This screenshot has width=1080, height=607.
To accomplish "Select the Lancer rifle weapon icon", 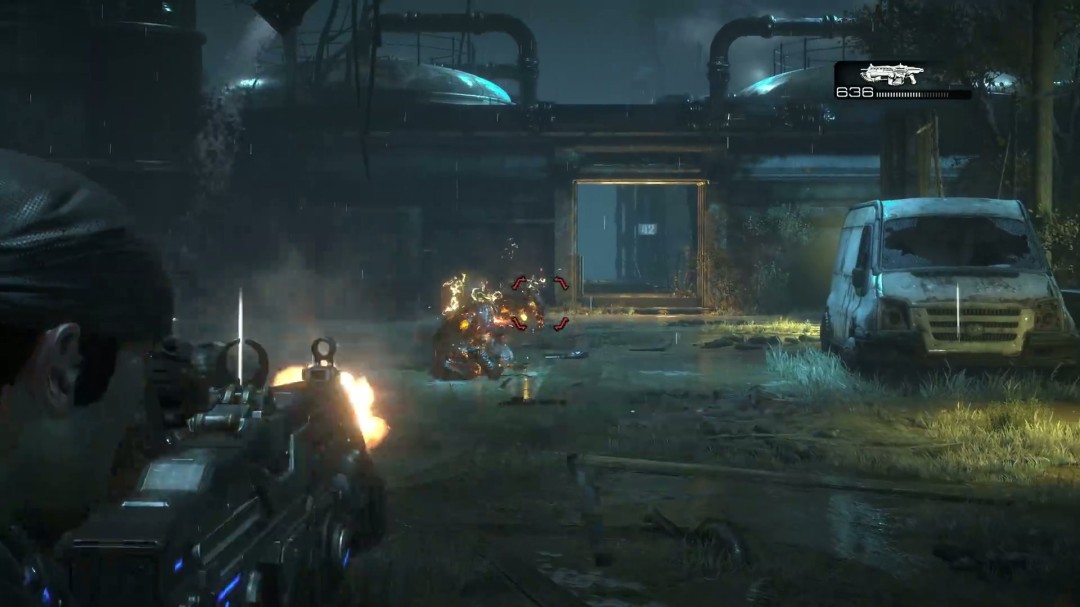I will tap(892, 73).
